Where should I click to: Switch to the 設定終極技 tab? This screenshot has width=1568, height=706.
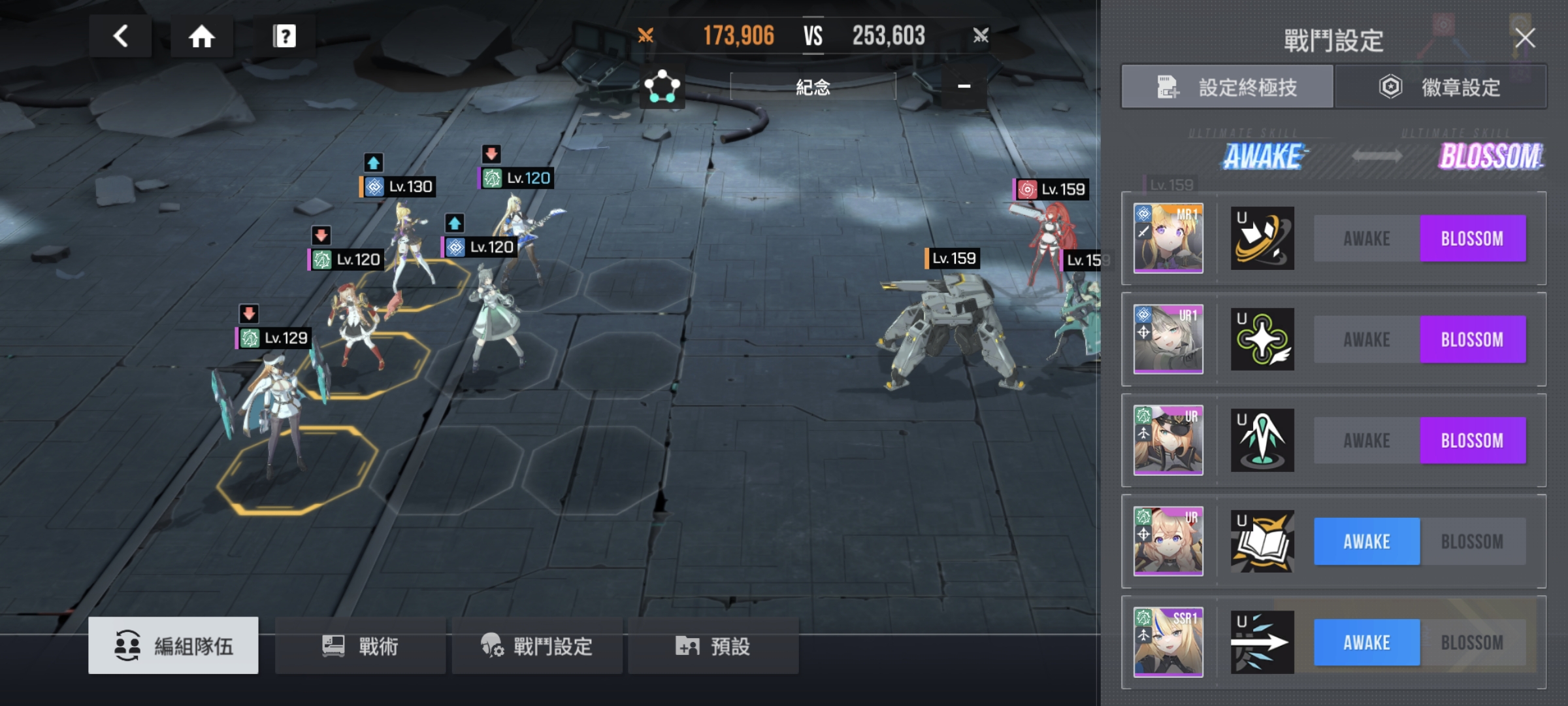[x=1227, y=87]
